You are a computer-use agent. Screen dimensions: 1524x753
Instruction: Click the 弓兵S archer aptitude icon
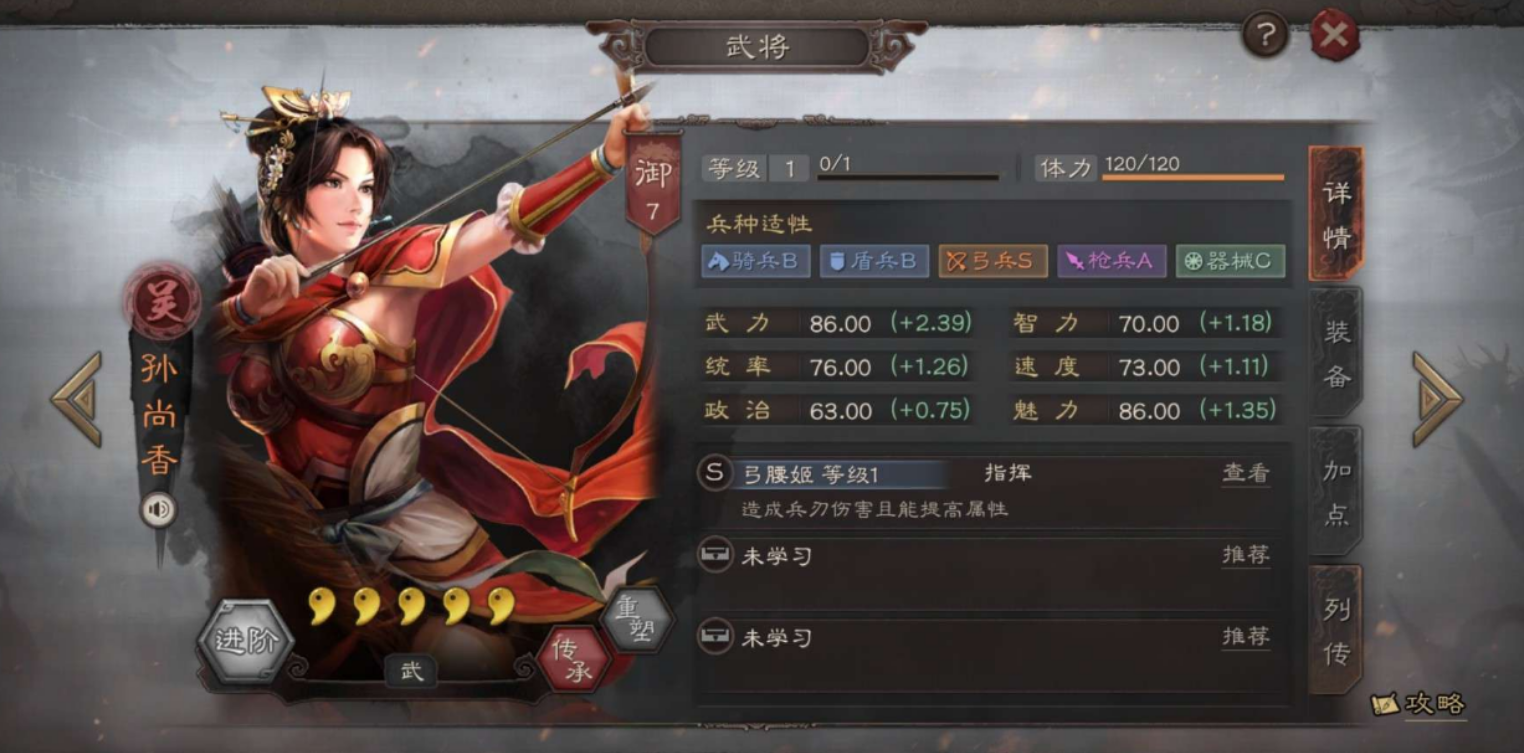[x=992, y=261]
